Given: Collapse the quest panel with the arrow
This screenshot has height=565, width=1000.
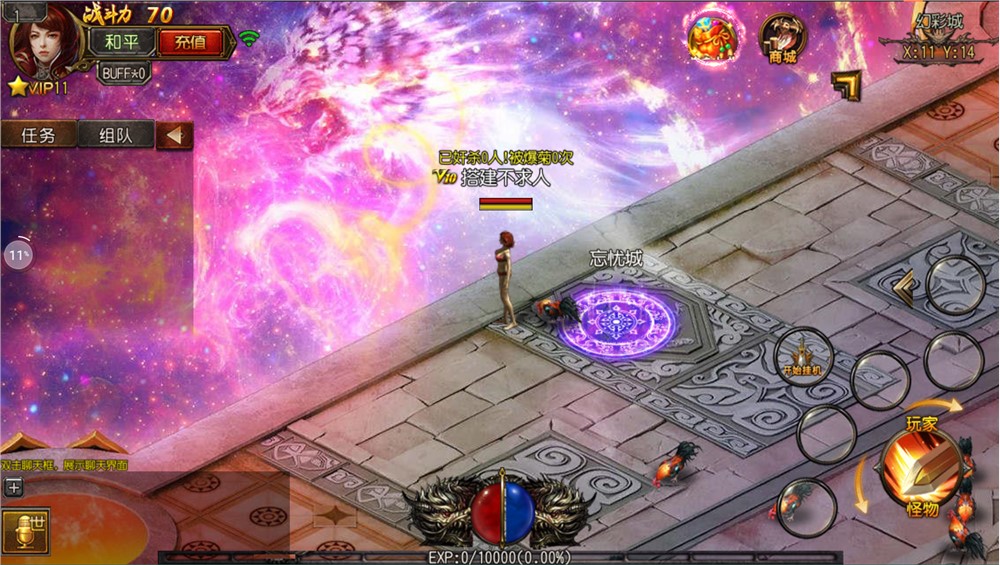Looking at the screenshot, I should (175, 135).
